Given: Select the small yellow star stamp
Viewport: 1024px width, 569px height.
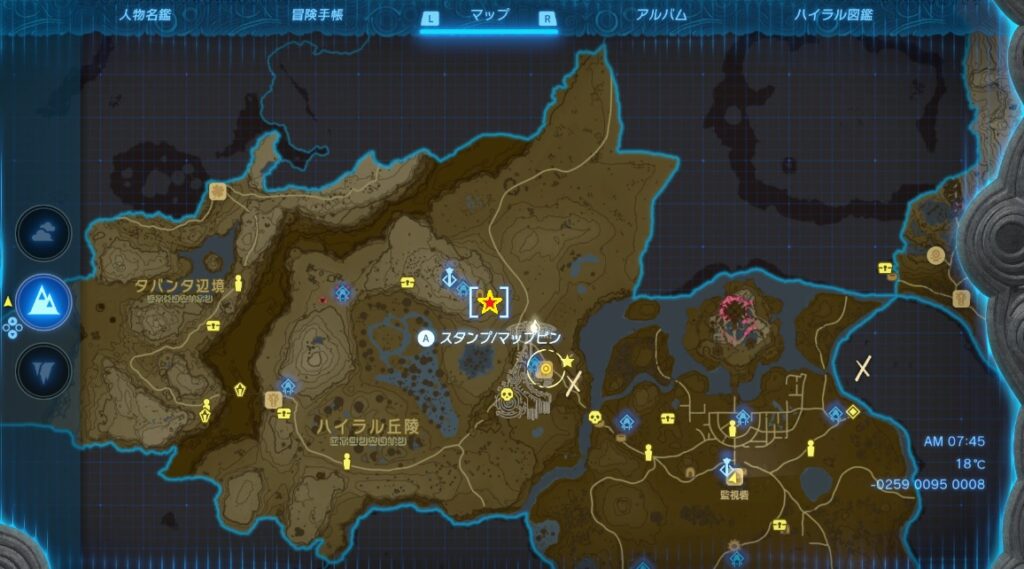Looking at the screenshot, I should click(x=568, y=361).
